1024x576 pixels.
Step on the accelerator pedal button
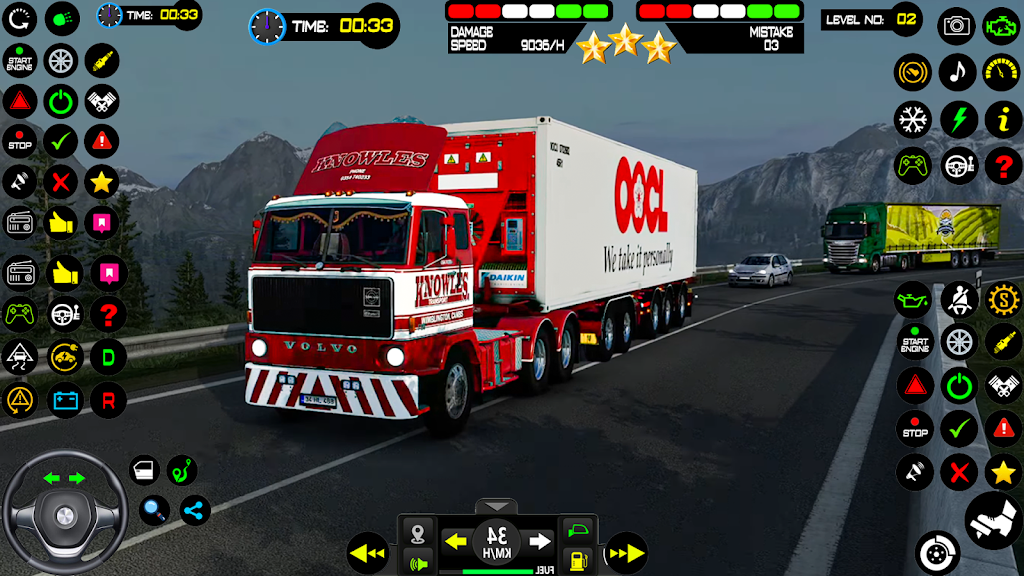click(x=993, y=520)
